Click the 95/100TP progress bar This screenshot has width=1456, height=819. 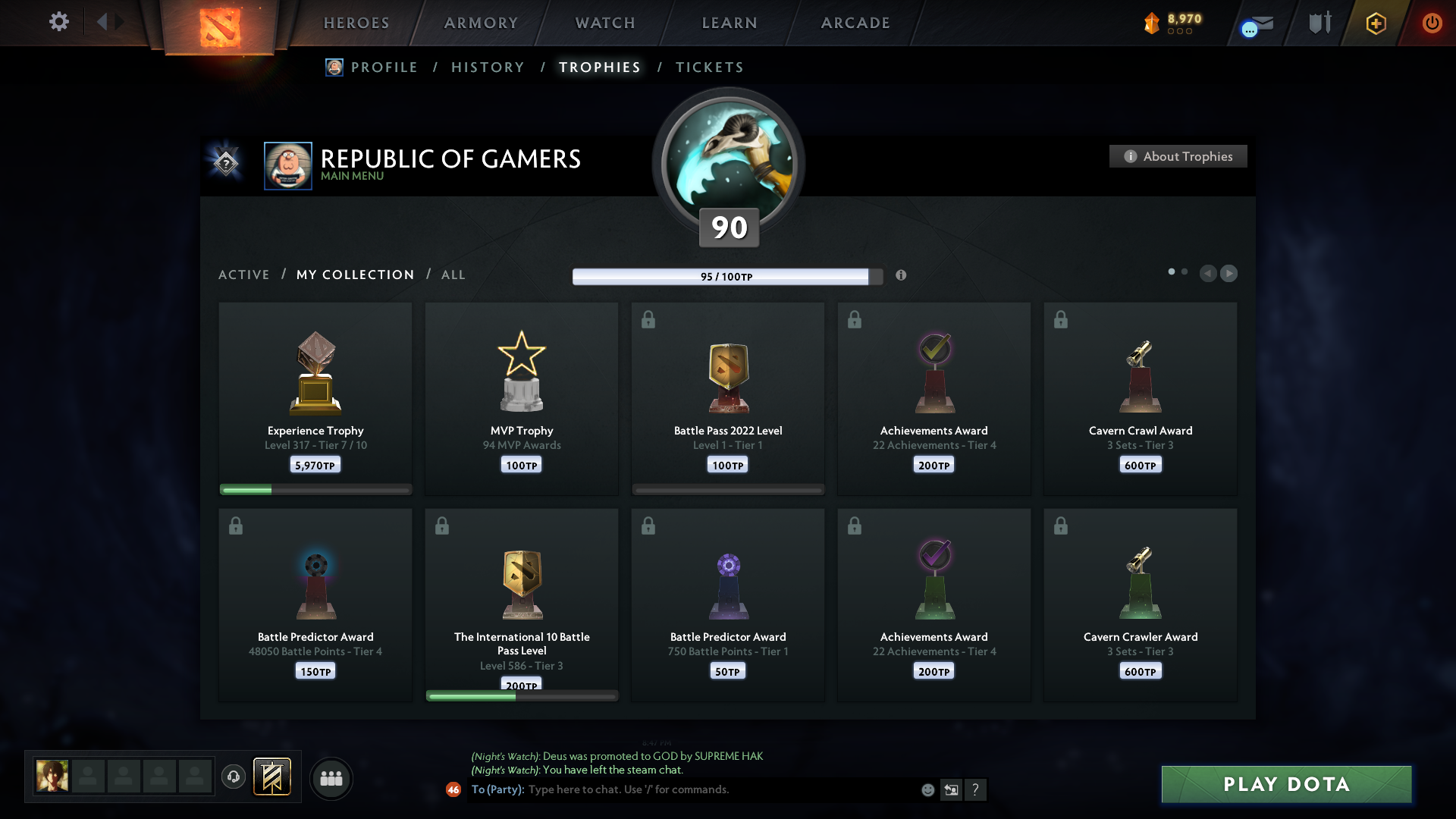click(x=726, y=277)
